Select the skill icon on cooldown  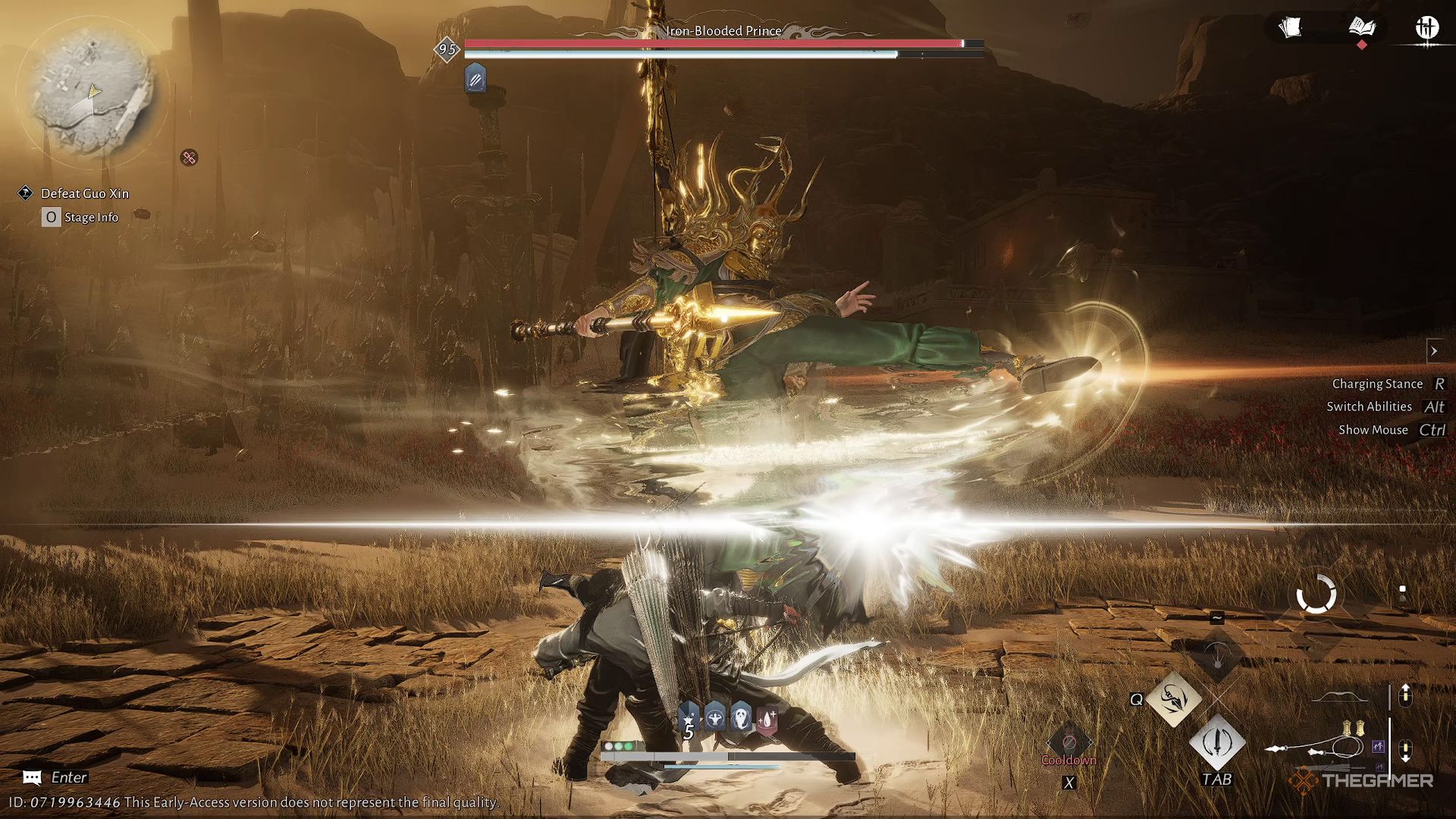(x=1068, y=742)
